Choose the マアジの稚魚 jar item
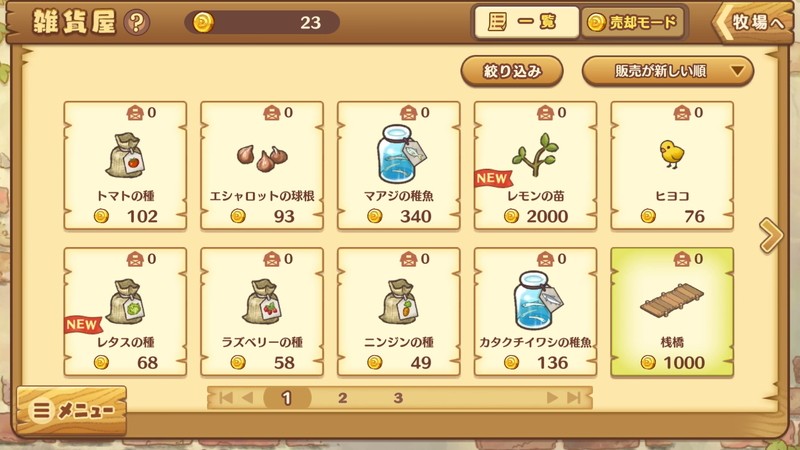 click(399, 165)
